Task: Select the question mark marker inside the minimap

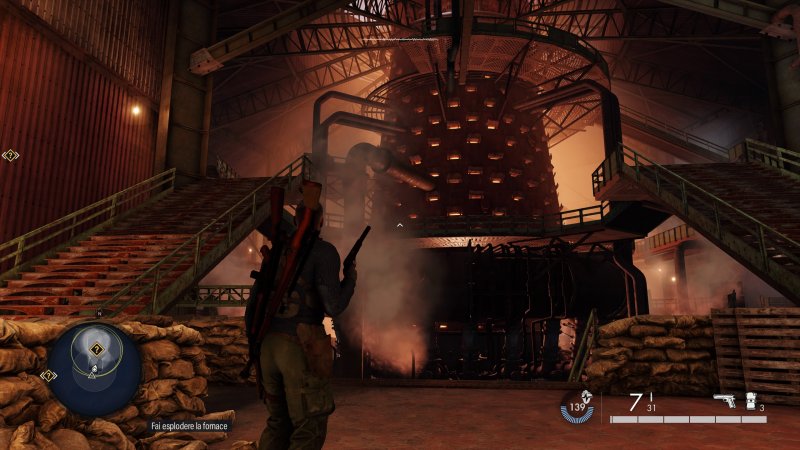Action: tap(96, 349)
